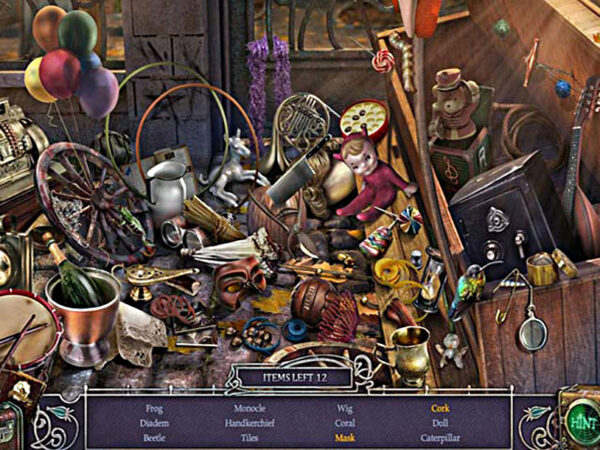Screen dimensions: 600x450
Task: Choose Beetle from the item list
Action: point(155,438)
